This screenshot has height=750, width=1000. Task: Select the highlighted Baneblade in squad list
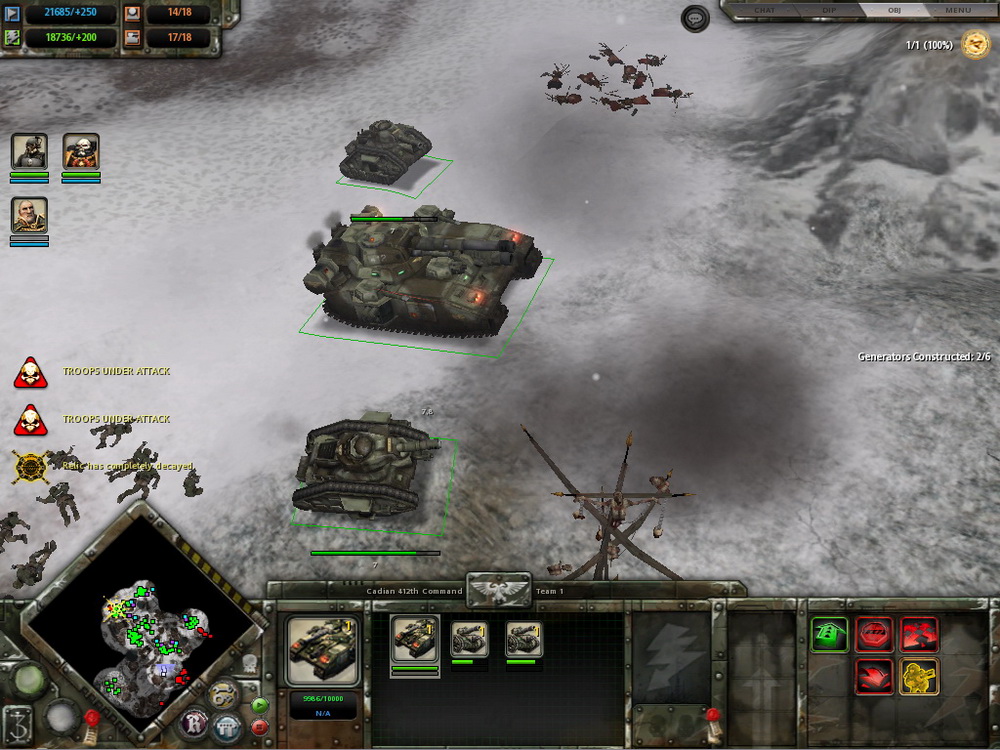pyautogui.click(x=414, y=637)
